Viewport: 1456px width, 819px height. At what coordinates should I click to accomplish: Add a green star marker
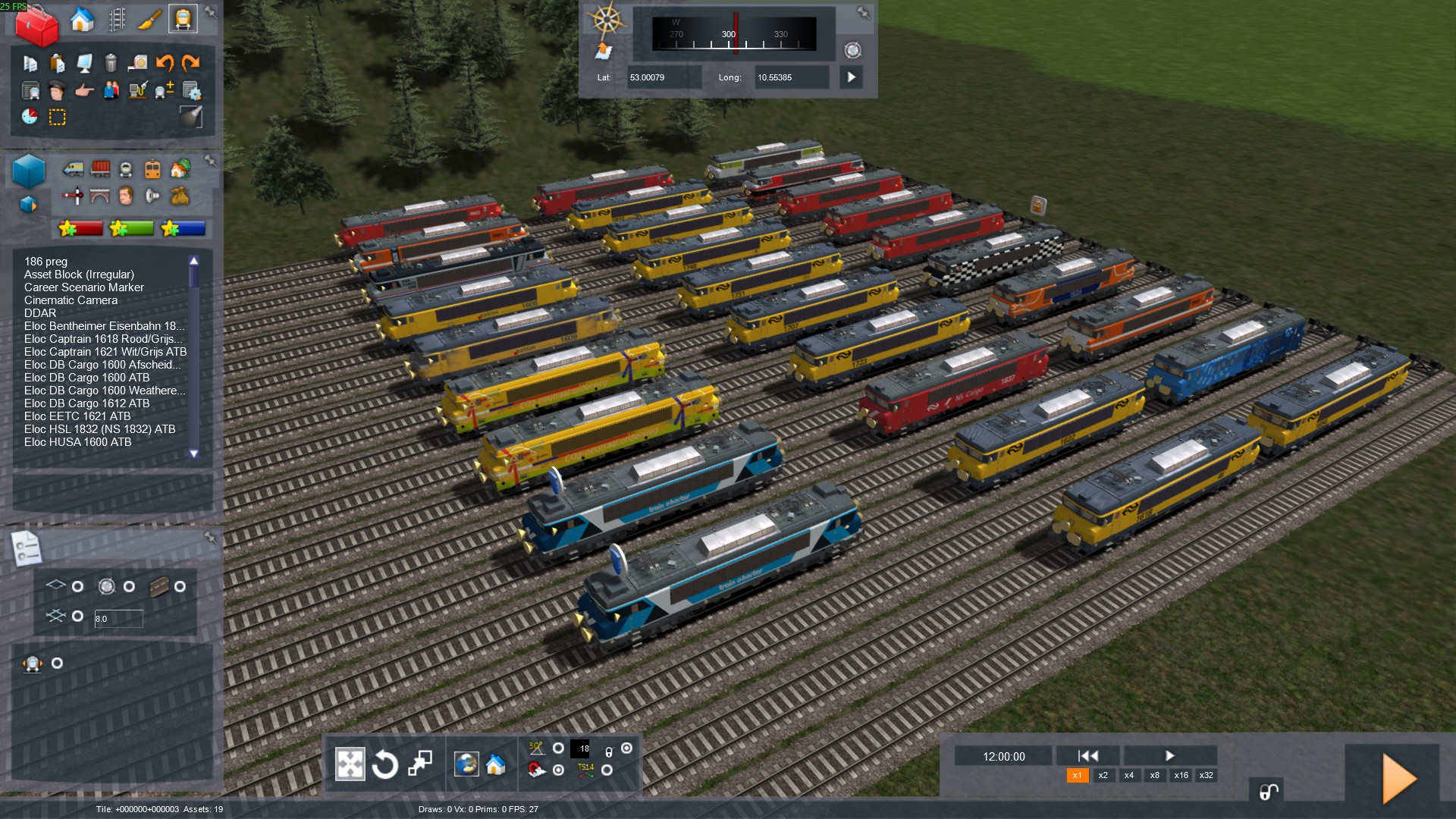tap(131, 228)
